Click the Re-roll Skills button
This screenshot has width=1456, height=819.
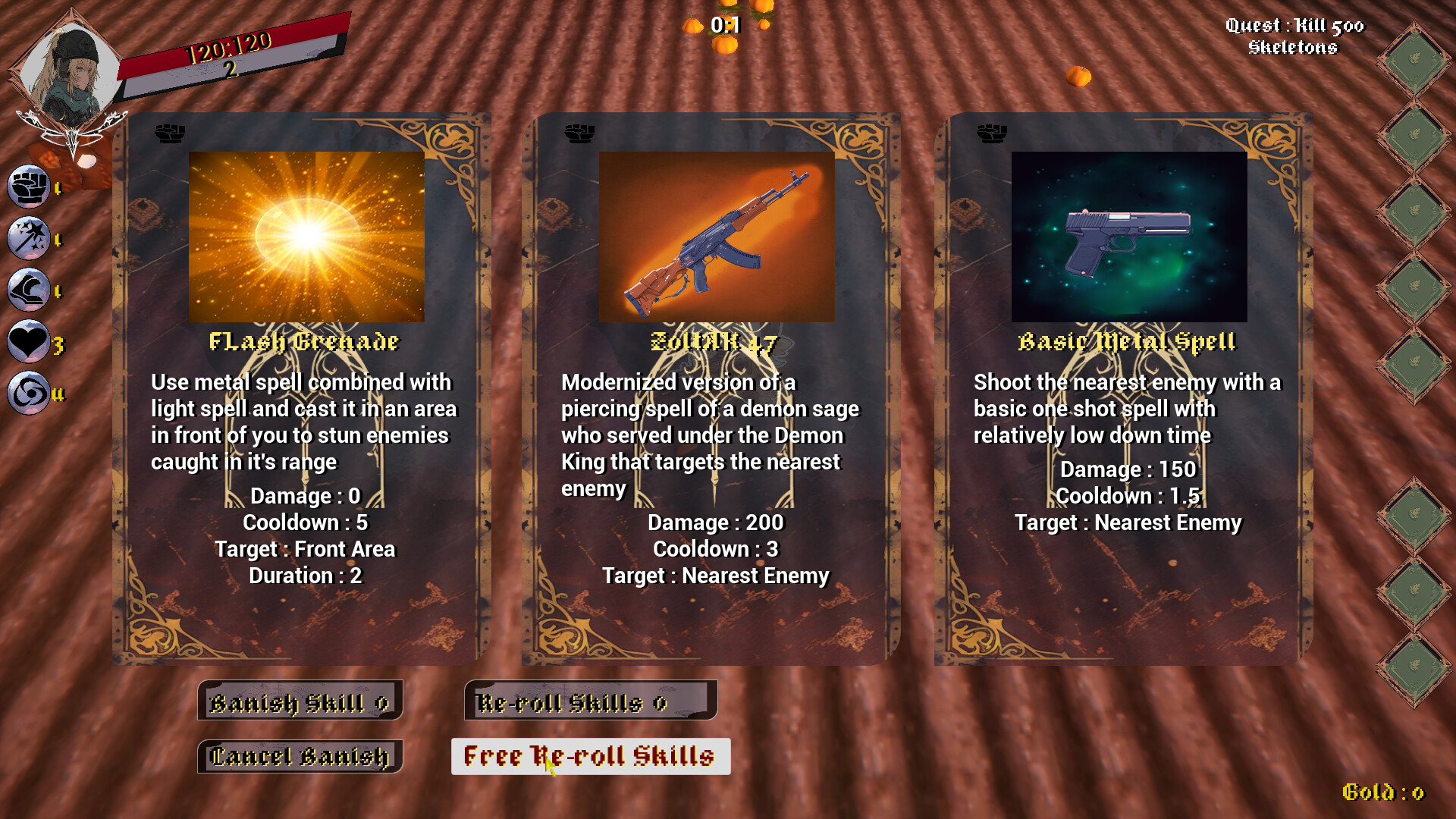tap(591, 701)
